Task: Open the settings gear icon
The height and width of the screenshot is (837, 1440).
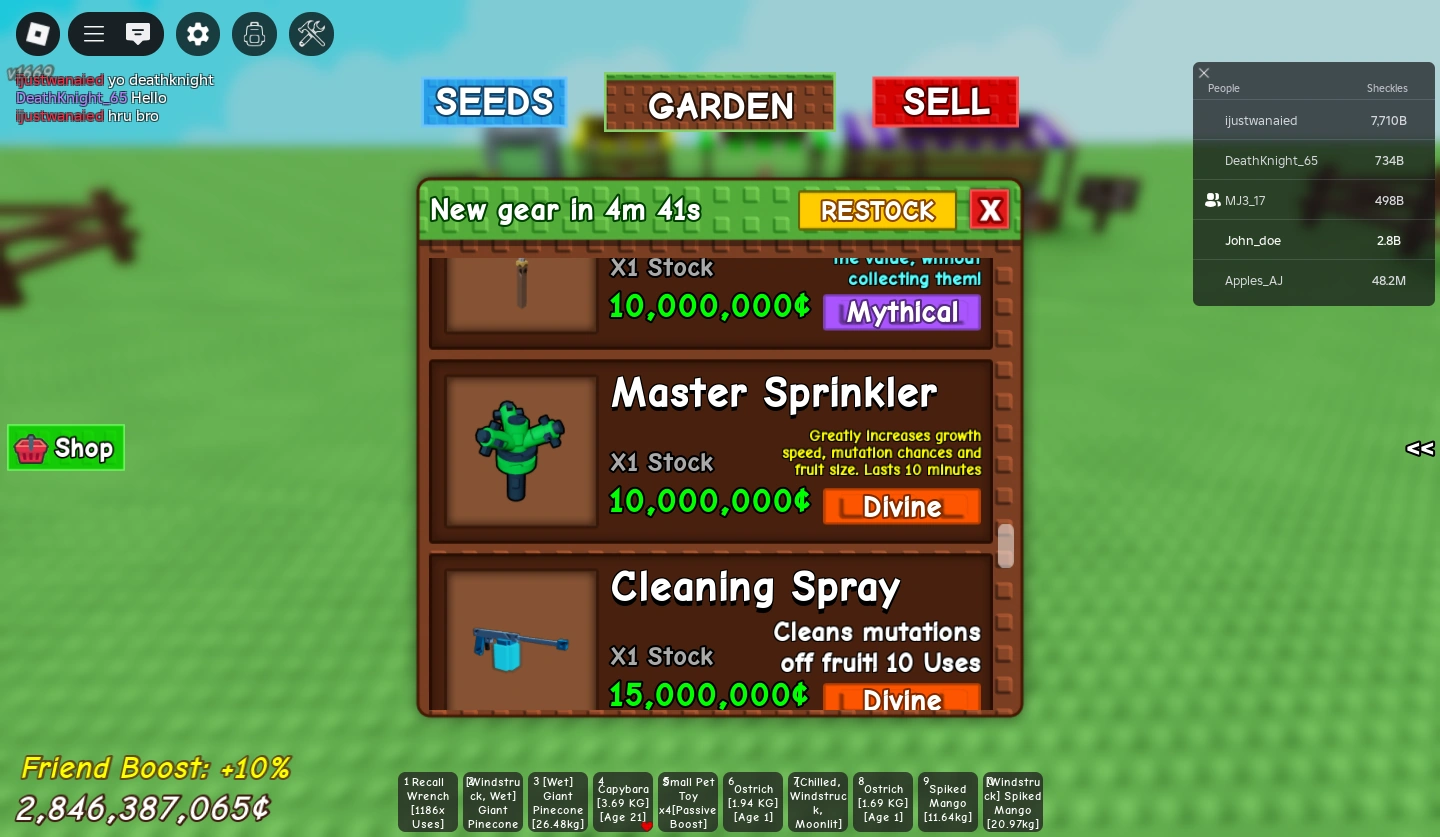Action: pyautogui.click(x=198, y=34)
